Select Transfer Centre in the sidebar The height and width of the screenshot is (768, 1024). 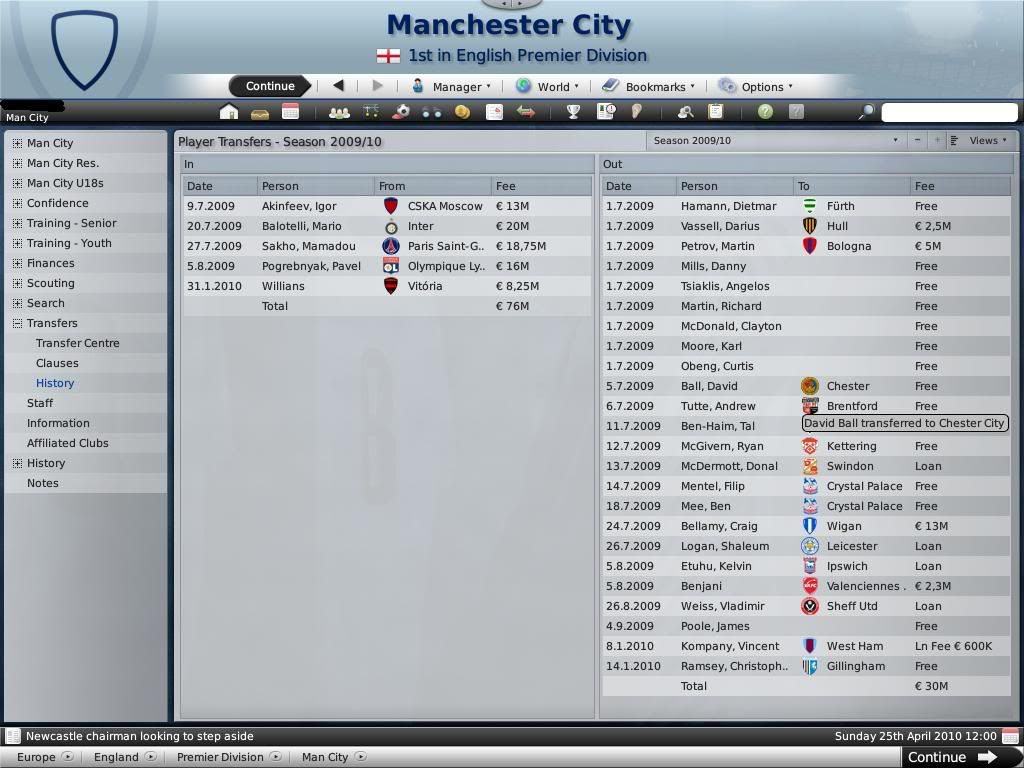tap(77, 343)
